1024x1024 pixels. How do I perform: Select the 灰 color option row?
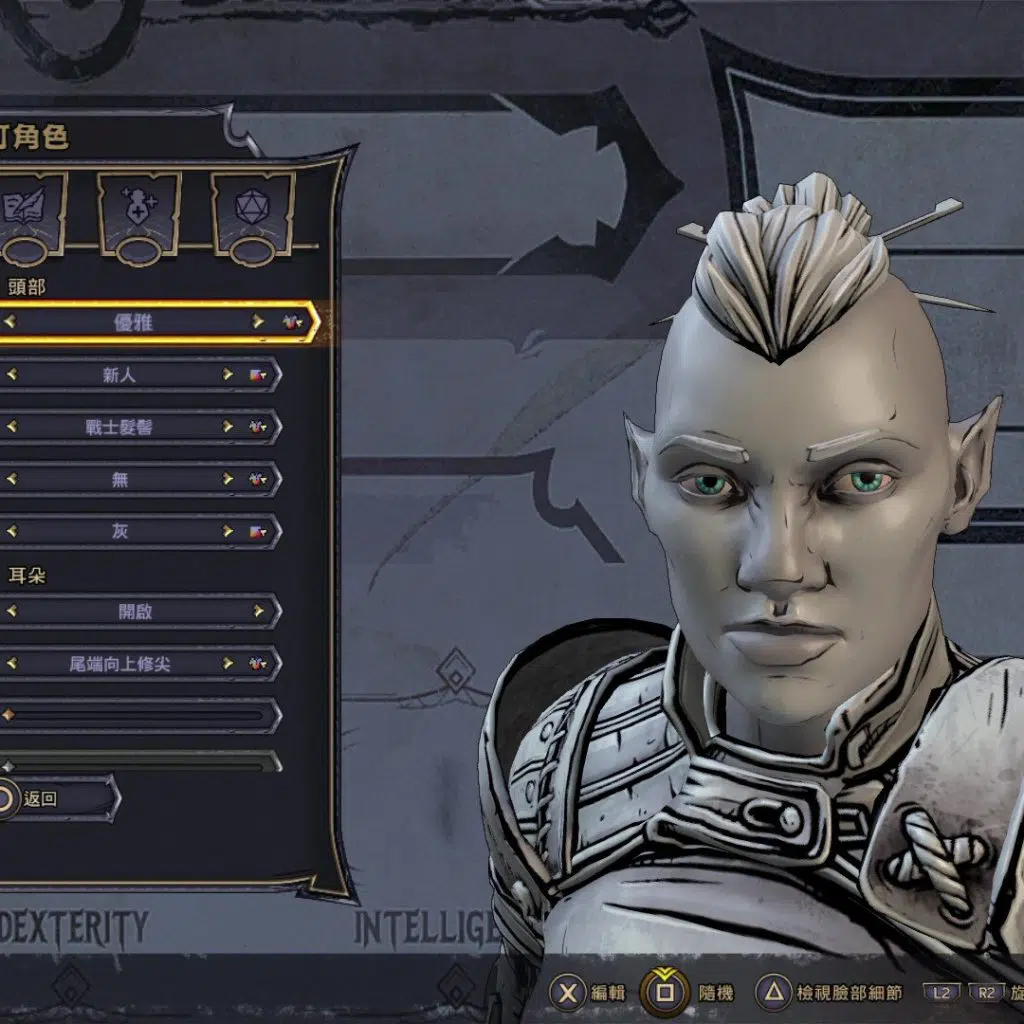(x=120, y=531)
